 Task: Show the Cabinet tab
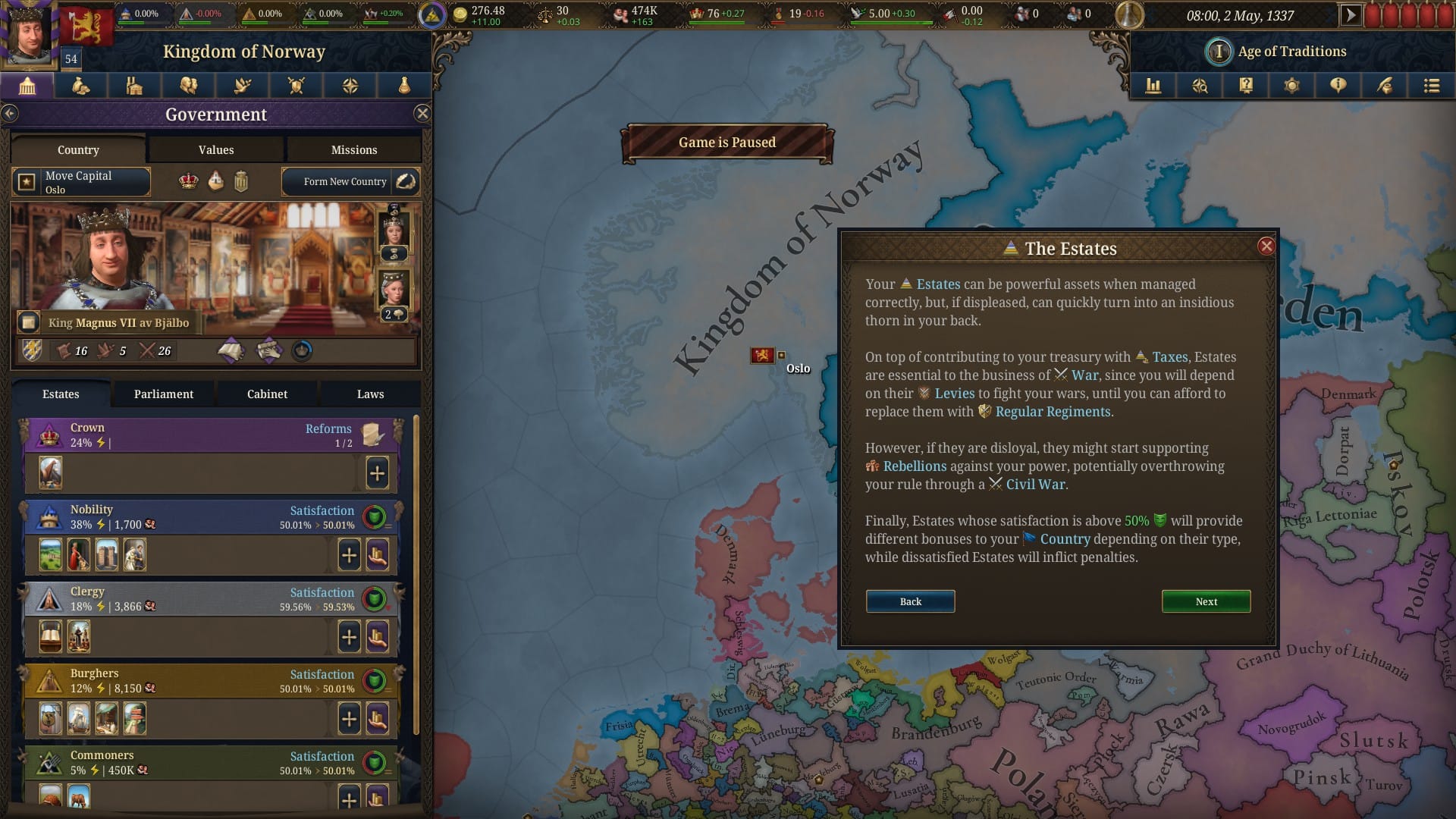pyautogui.click(x=267, y=394)
